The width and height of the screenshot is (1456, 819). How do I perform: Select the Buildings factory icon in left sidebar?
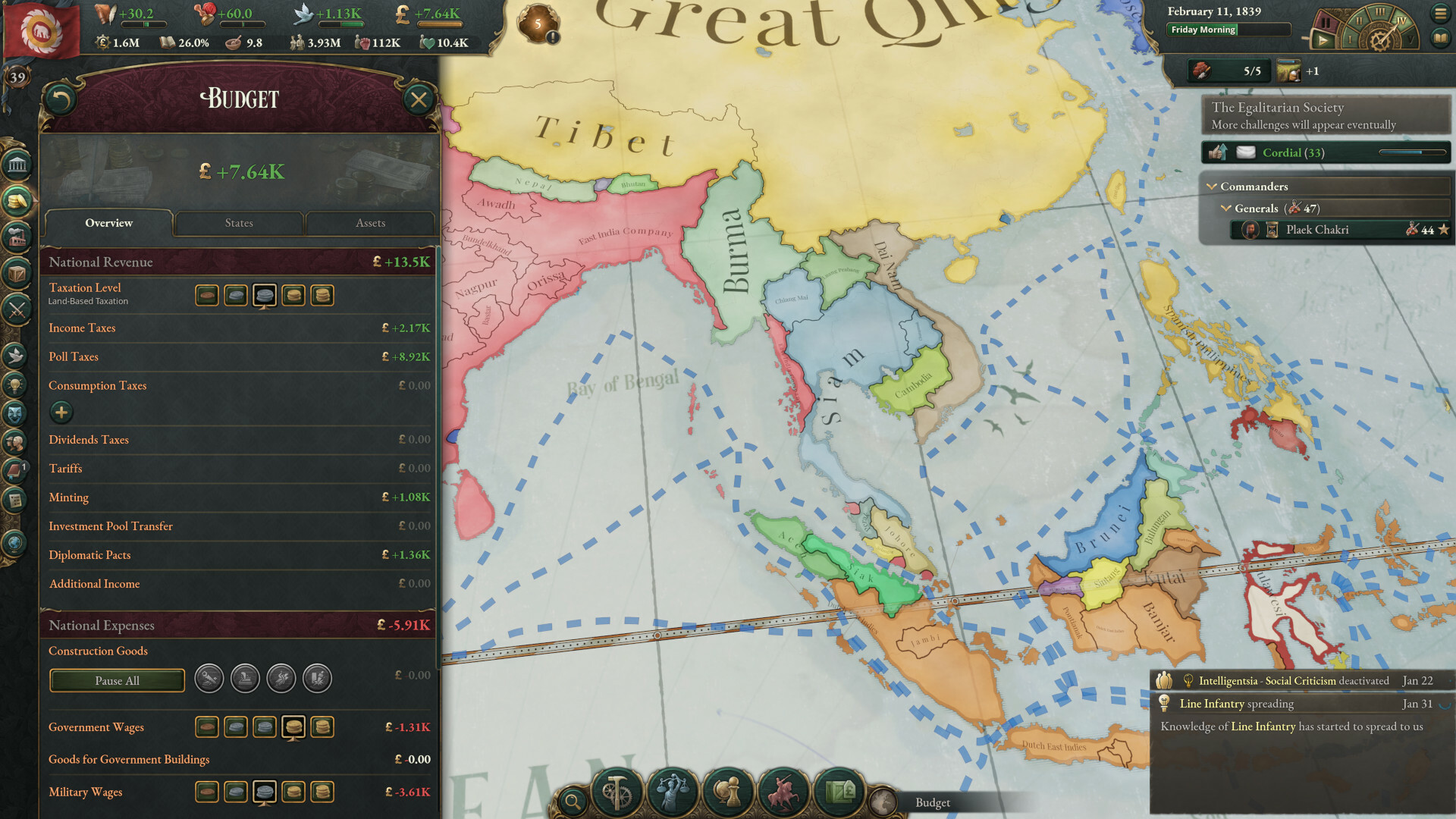coord(17,235)
